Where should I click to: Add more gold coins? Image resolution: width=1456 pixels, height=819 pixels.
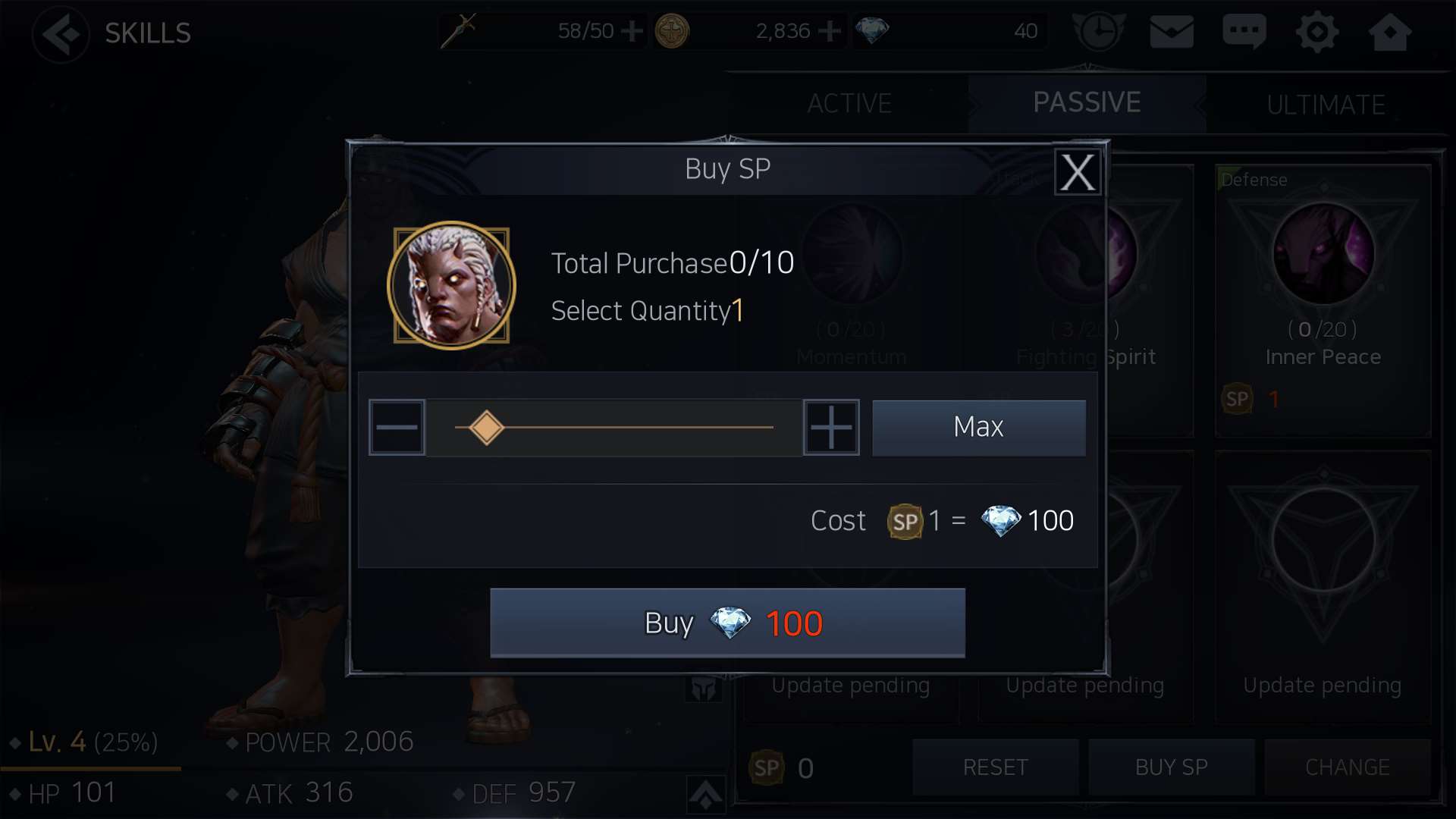[830, 31]
